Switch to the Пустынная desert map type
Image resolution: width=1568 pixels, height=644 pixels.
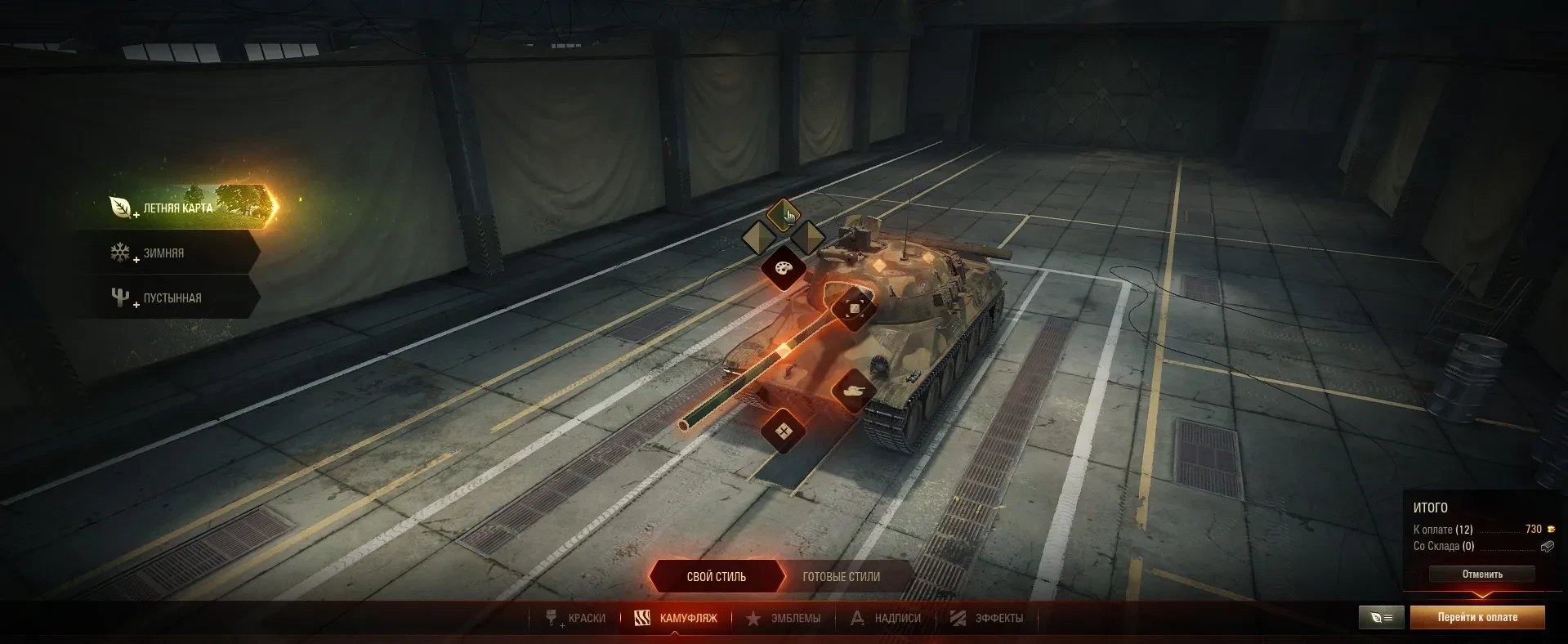click(x=172, y=298)
